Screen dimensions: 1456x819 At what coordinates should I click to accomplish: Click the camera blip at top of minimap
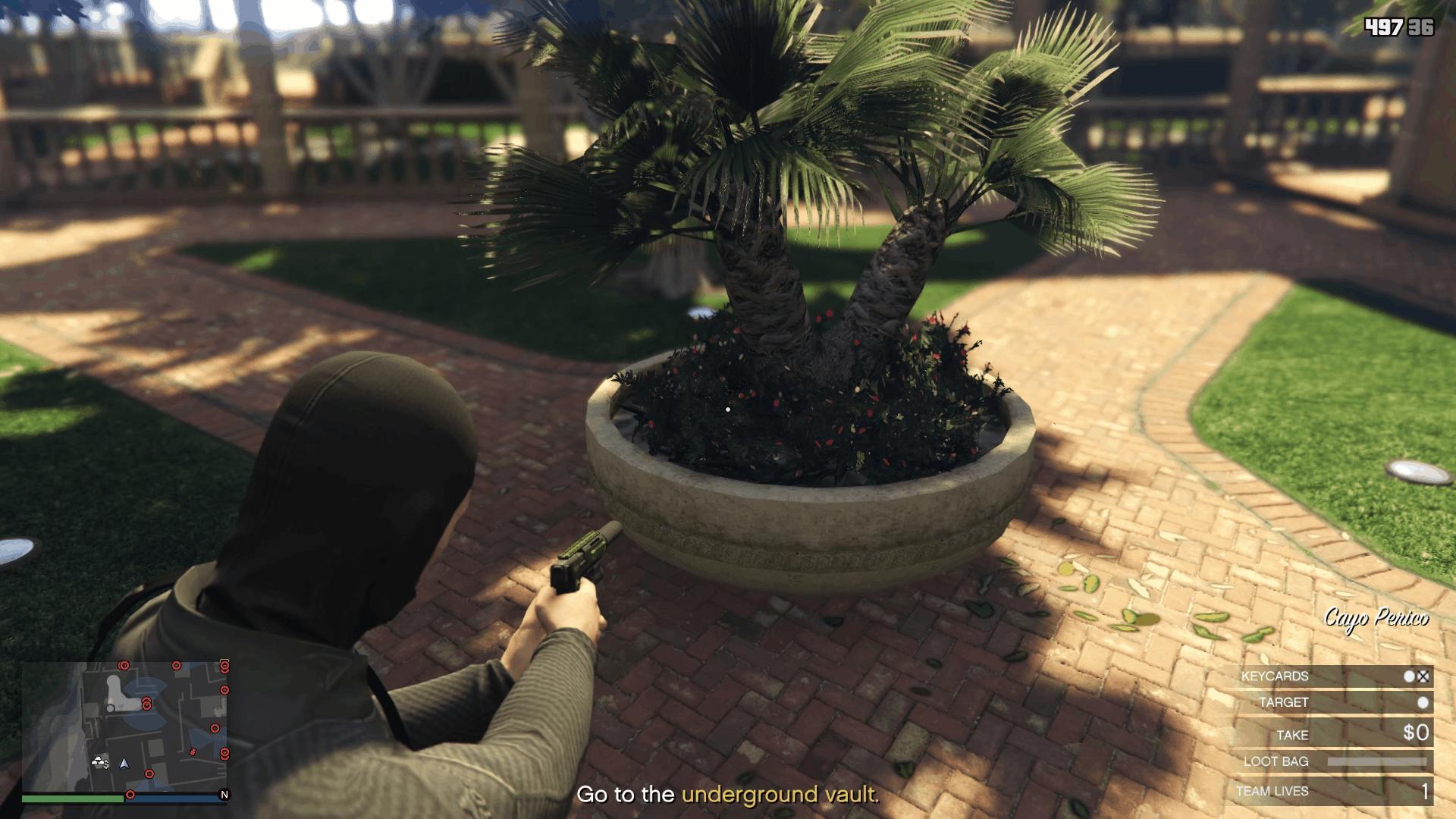(123, 666)
